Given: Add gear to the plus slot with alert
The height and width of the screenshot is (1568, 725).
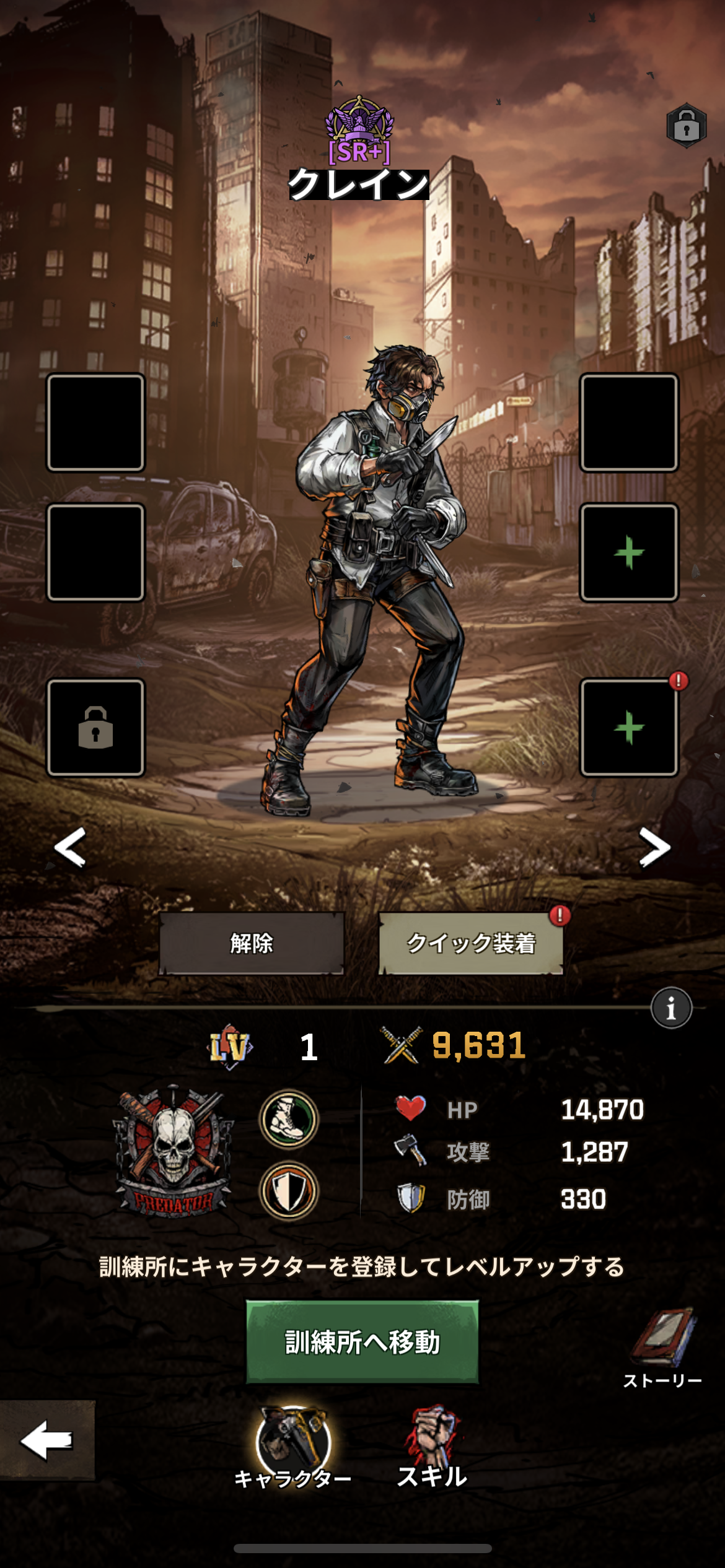Looking at the screenshot, I should 629,728.
